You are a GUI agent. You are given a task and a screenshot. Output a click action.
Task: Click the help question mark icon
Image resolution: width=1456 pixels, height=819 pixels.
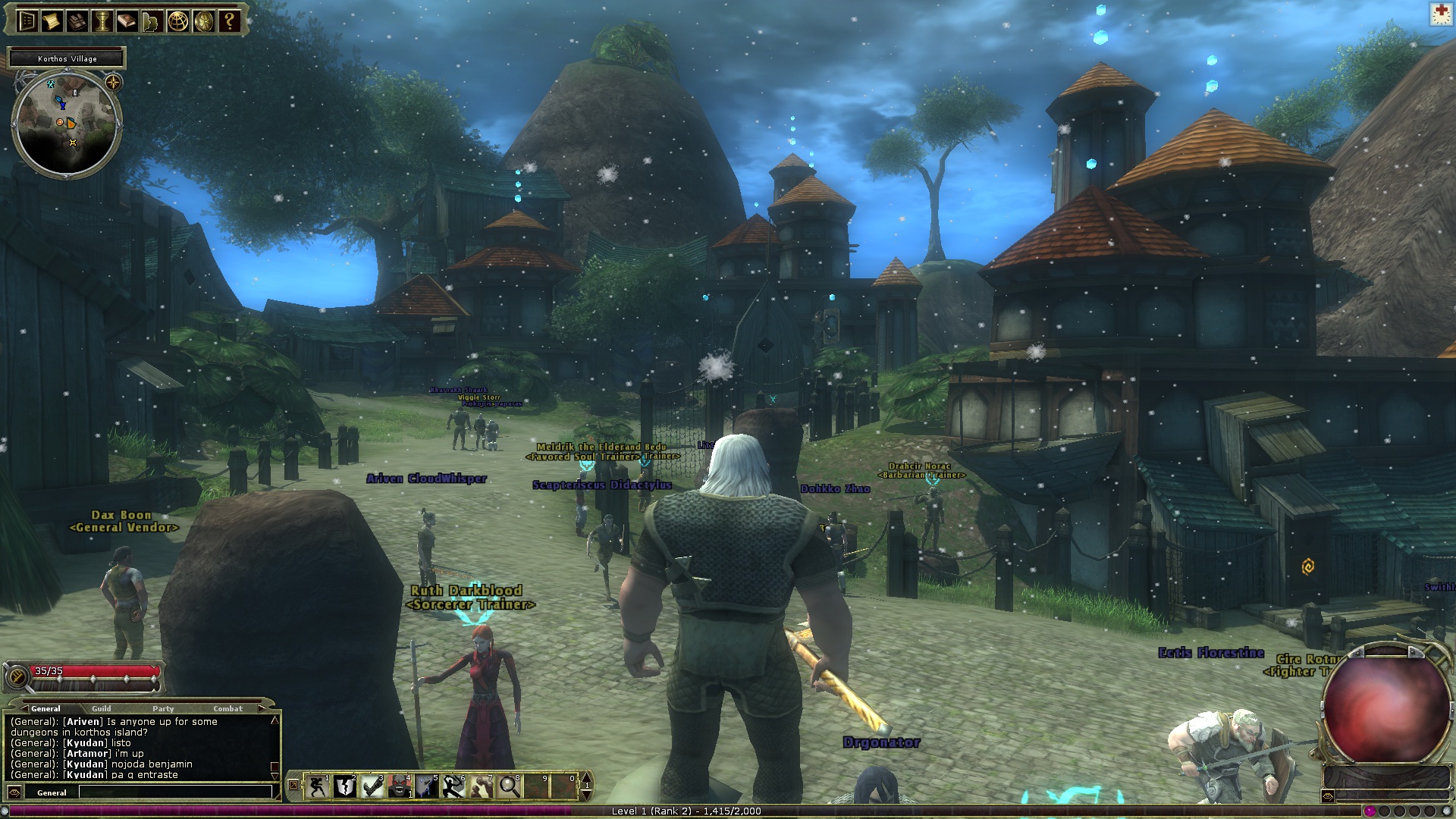click(228, 20)
